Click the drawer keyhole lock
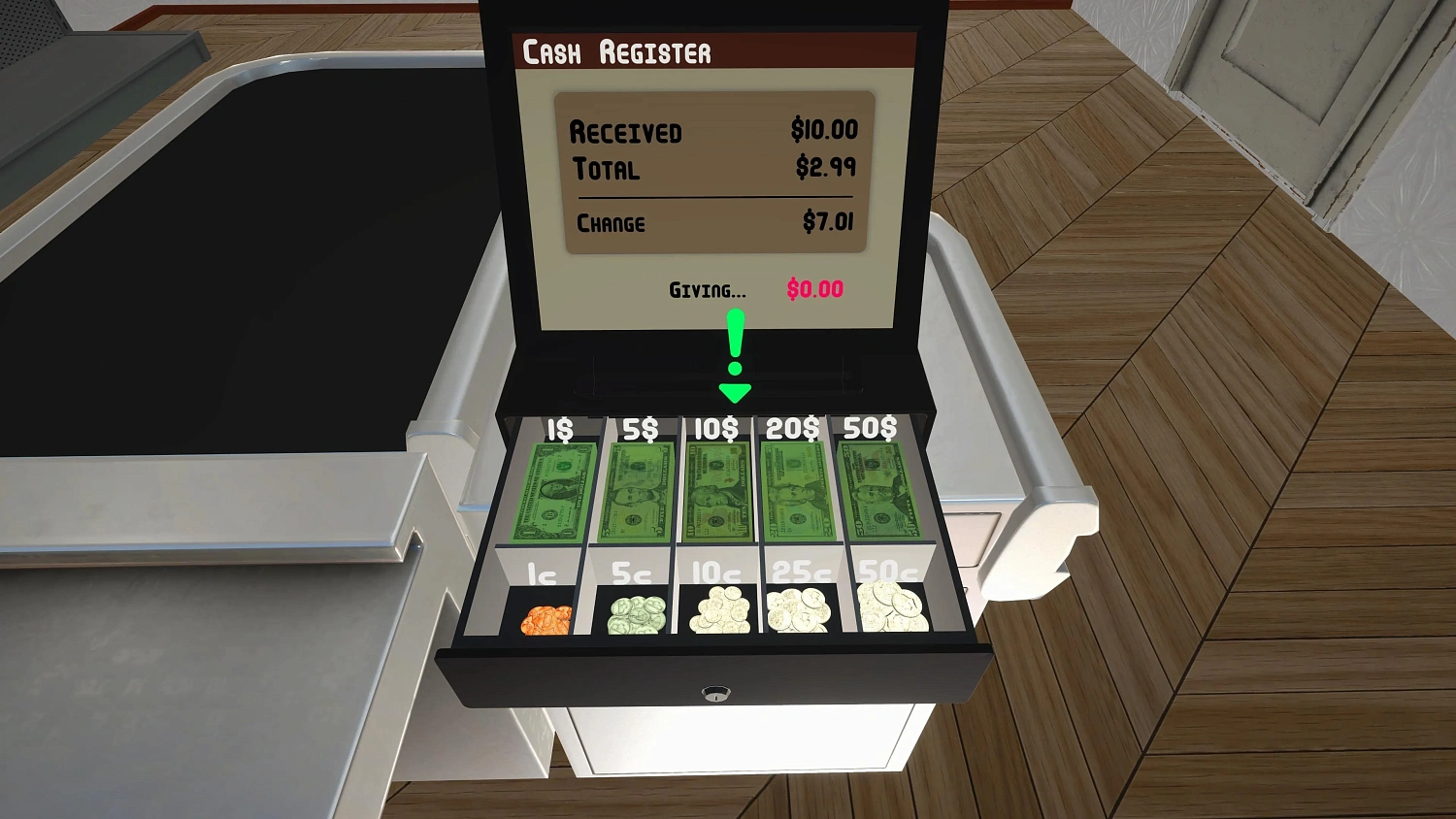The width and height of the screenshot is (1456, 819). [x=714, y=694]
